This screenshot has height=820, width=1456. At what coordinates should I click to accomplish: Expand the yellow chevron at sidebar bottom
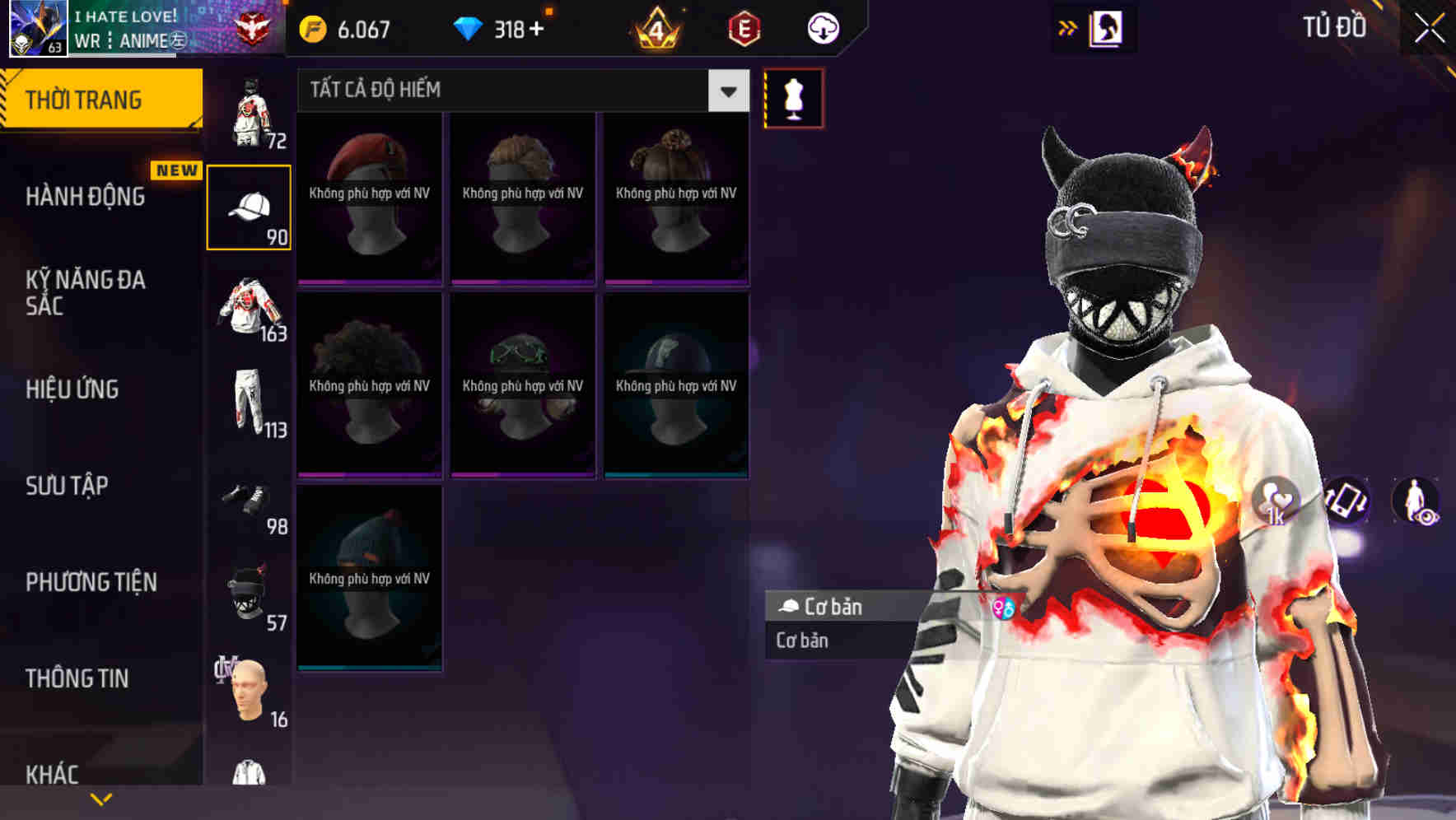102,798
